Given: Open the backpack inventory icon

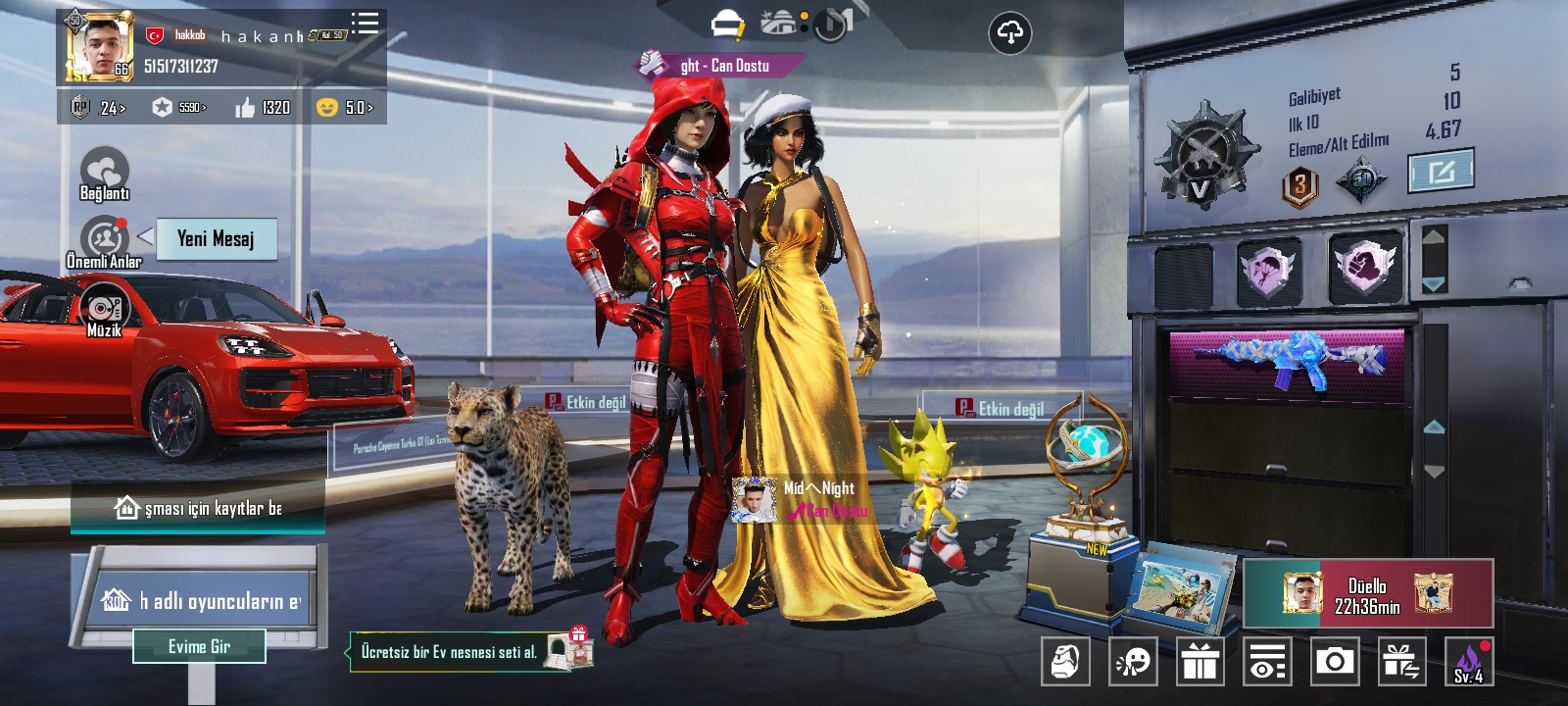Looking at the screenshot, I should tap(1065, 662).
